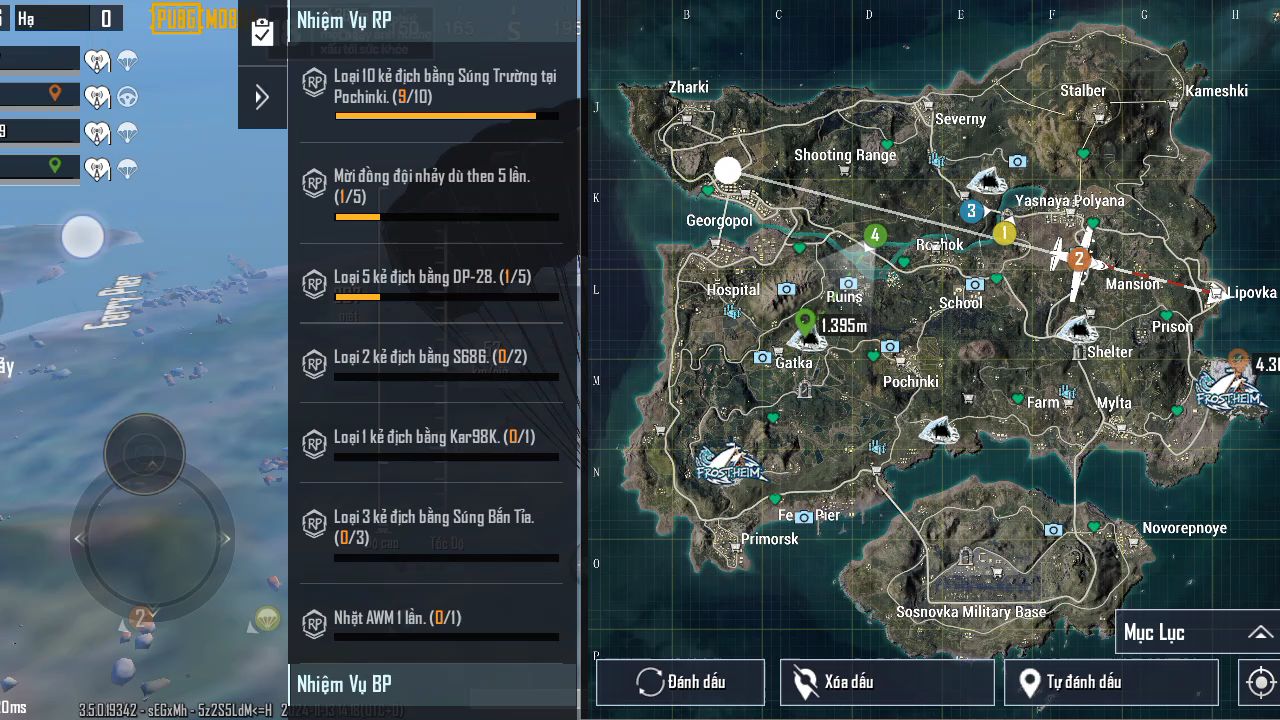This screenshot has height=720, width=1280.
Task: Click the blue number 3 map marker
Action: click(970, 211)
